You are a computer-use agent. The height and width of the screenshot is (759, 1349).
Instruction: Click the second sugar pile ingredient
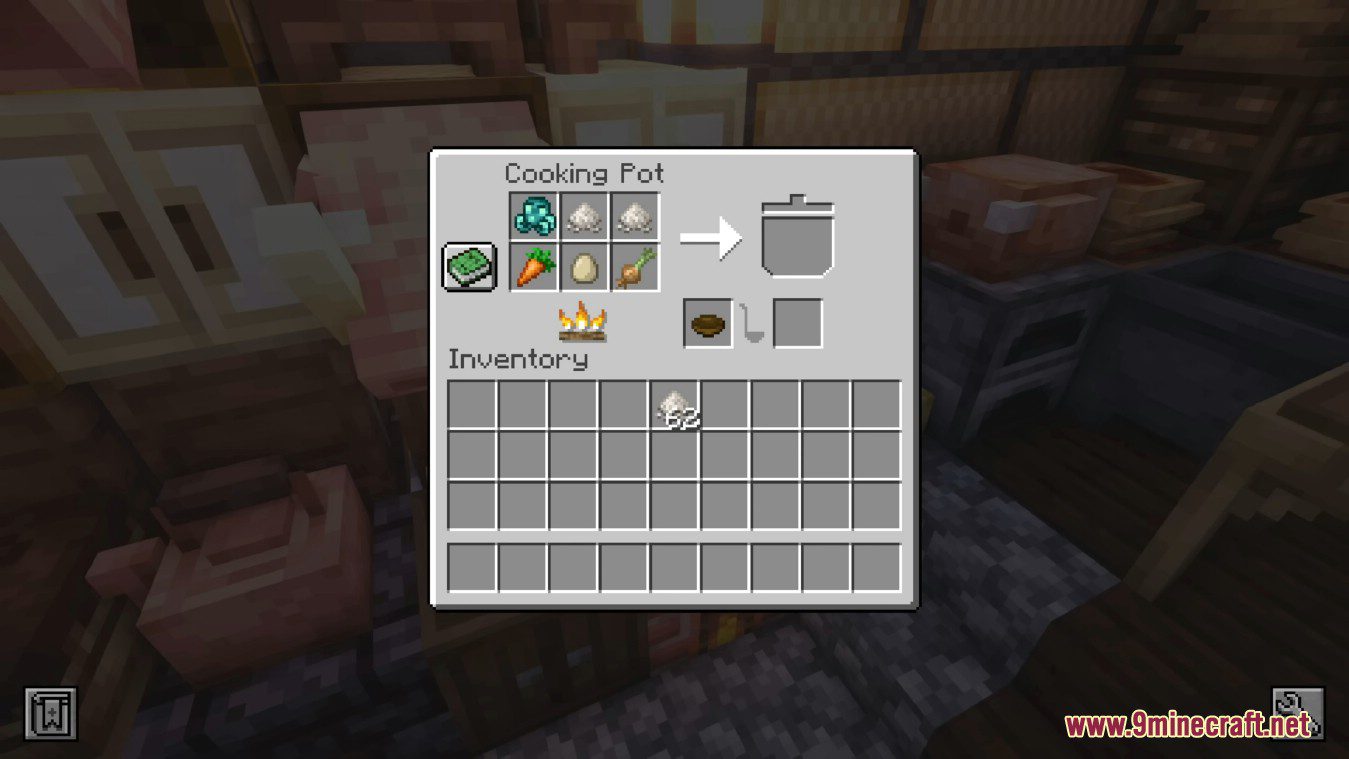click(636, 215)
